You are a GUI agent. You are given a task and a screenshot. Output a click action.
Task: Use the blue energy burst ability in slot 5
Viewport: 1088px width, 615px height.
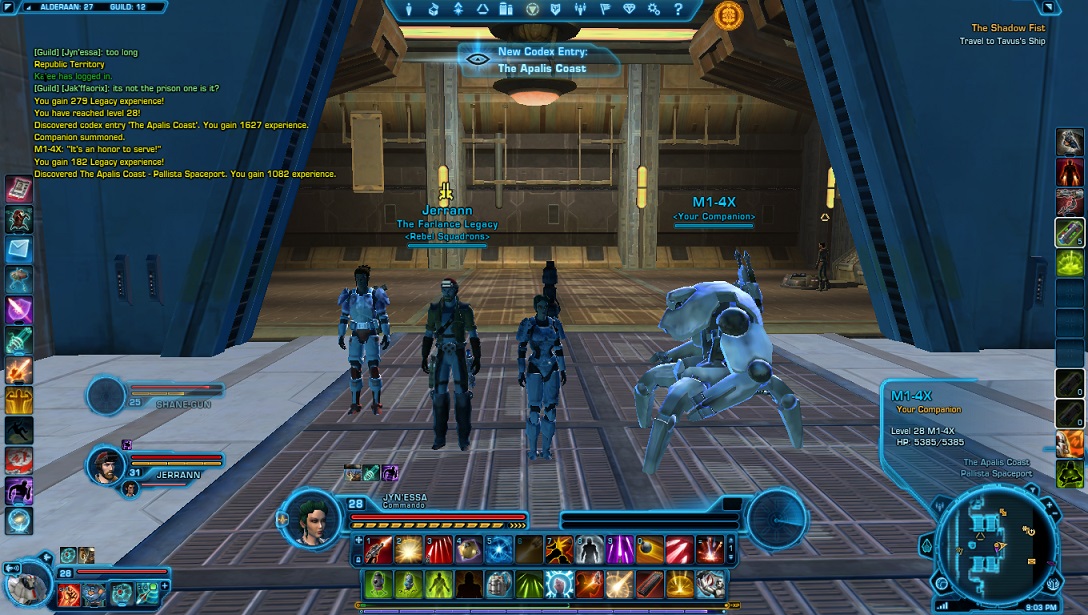[499, 550]
